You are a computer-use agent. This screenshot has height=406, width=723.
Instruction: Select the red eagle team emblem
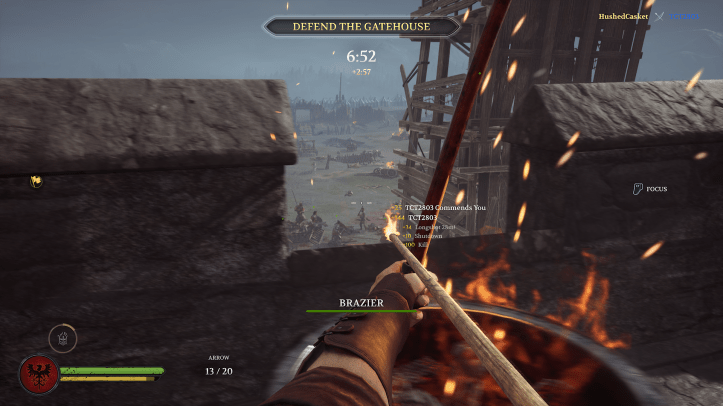point(38,375)
